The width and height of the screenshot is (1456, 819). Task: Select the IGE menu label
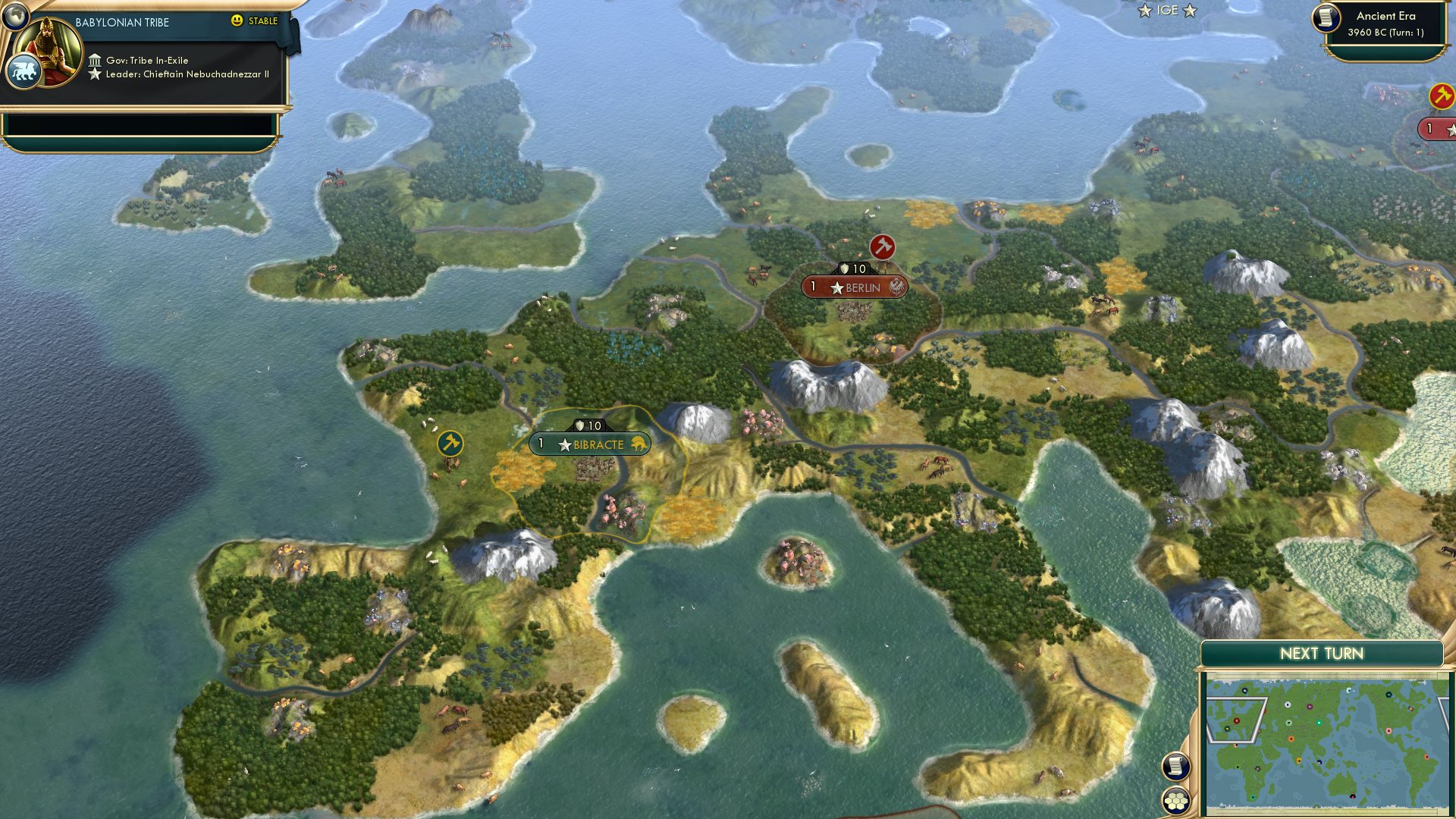(1167, 10)
